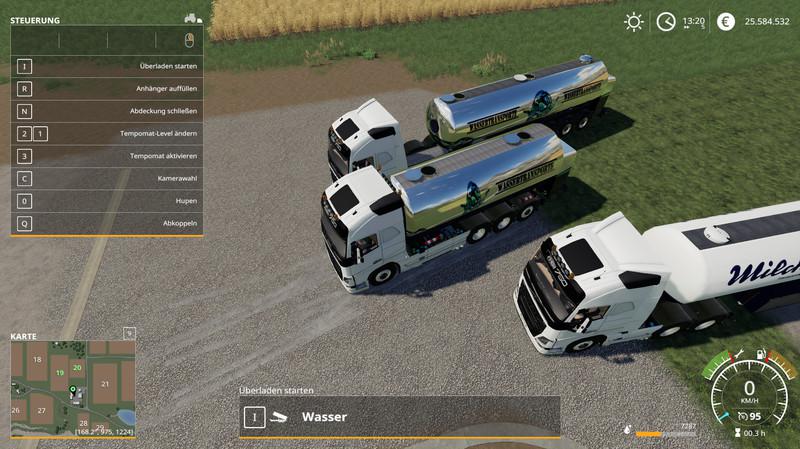The width and height of the screenshot is (800, 449).
Task: Click the vehicle icon beside the Steuerung header
Action: click(192, 18)
